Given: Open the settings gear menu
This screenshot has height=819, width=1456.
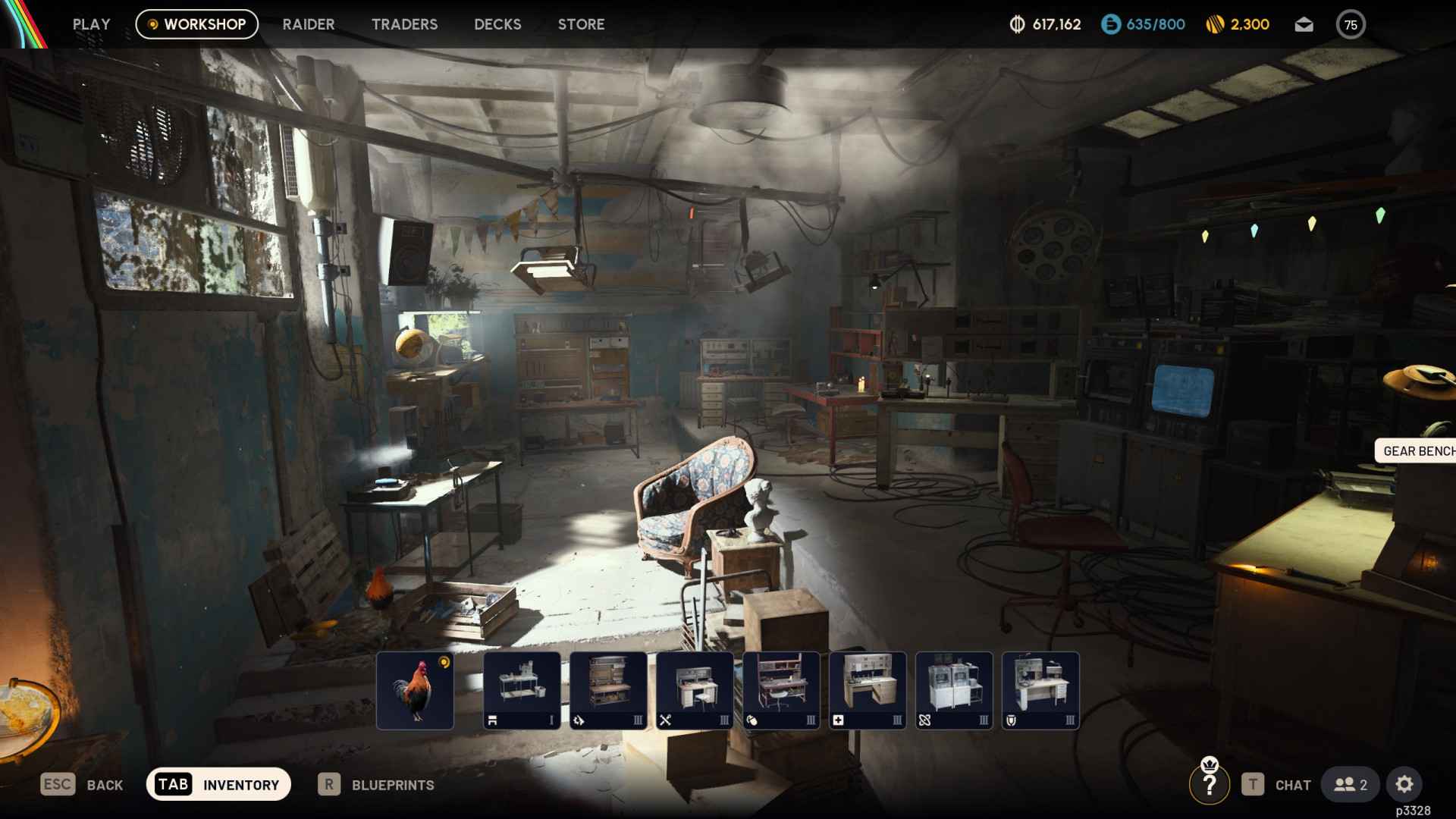Looking at the screenshot, I should coord(1405,785).
